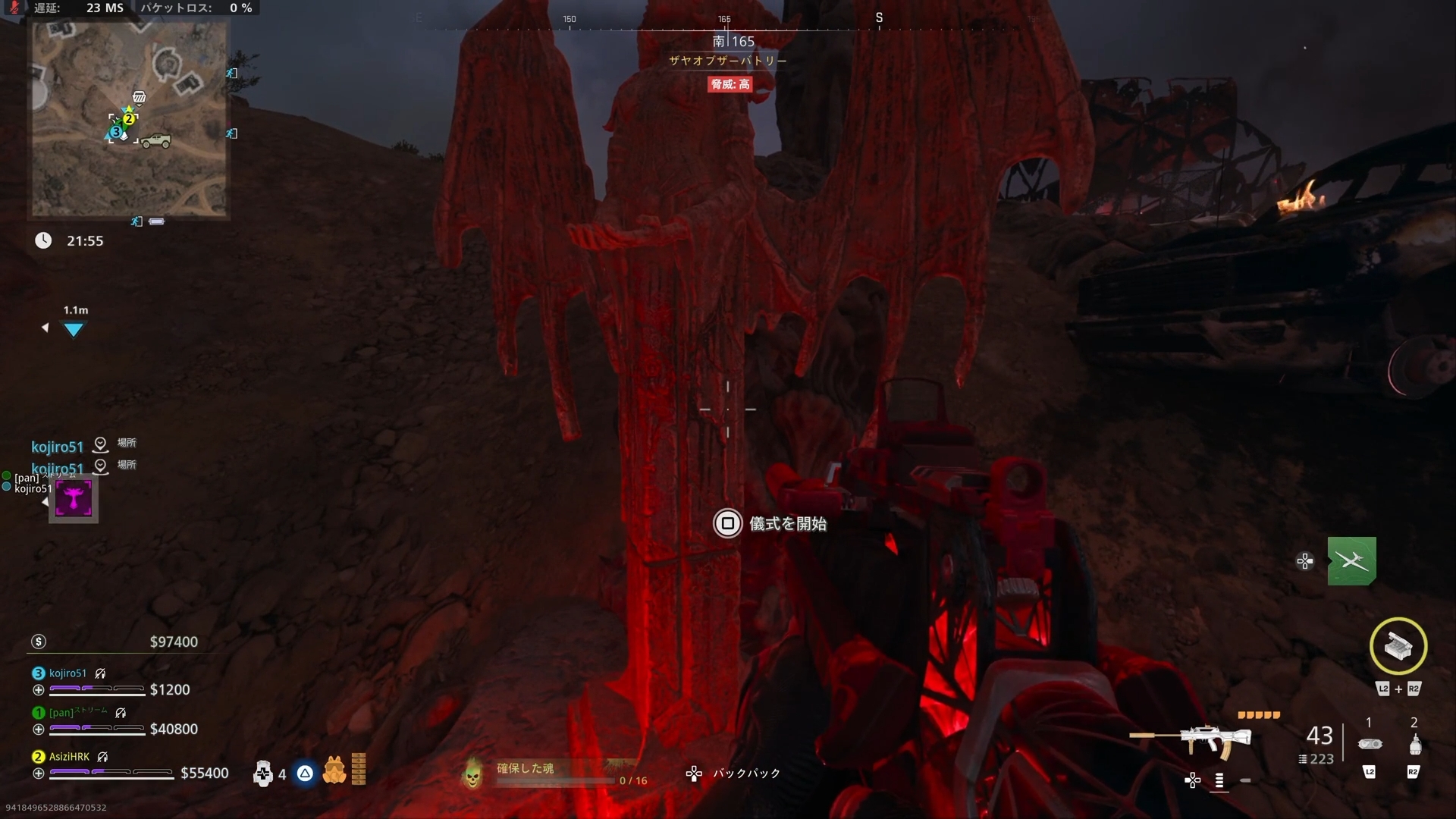Select the backpack icon near バックパック label
This screenshot has width=1456, height=819.
[694, 773]
